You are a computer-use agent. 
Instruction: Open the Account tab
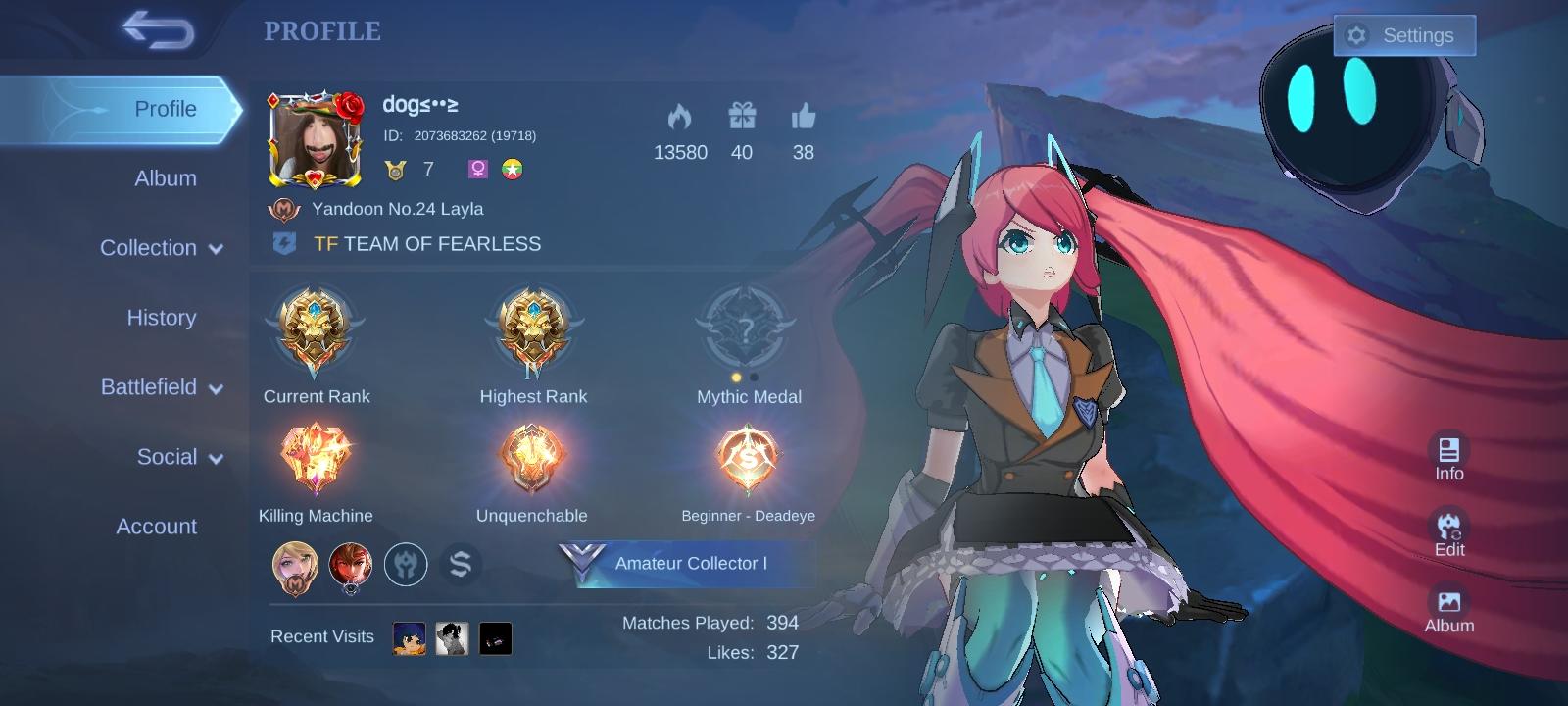[156, 527]
